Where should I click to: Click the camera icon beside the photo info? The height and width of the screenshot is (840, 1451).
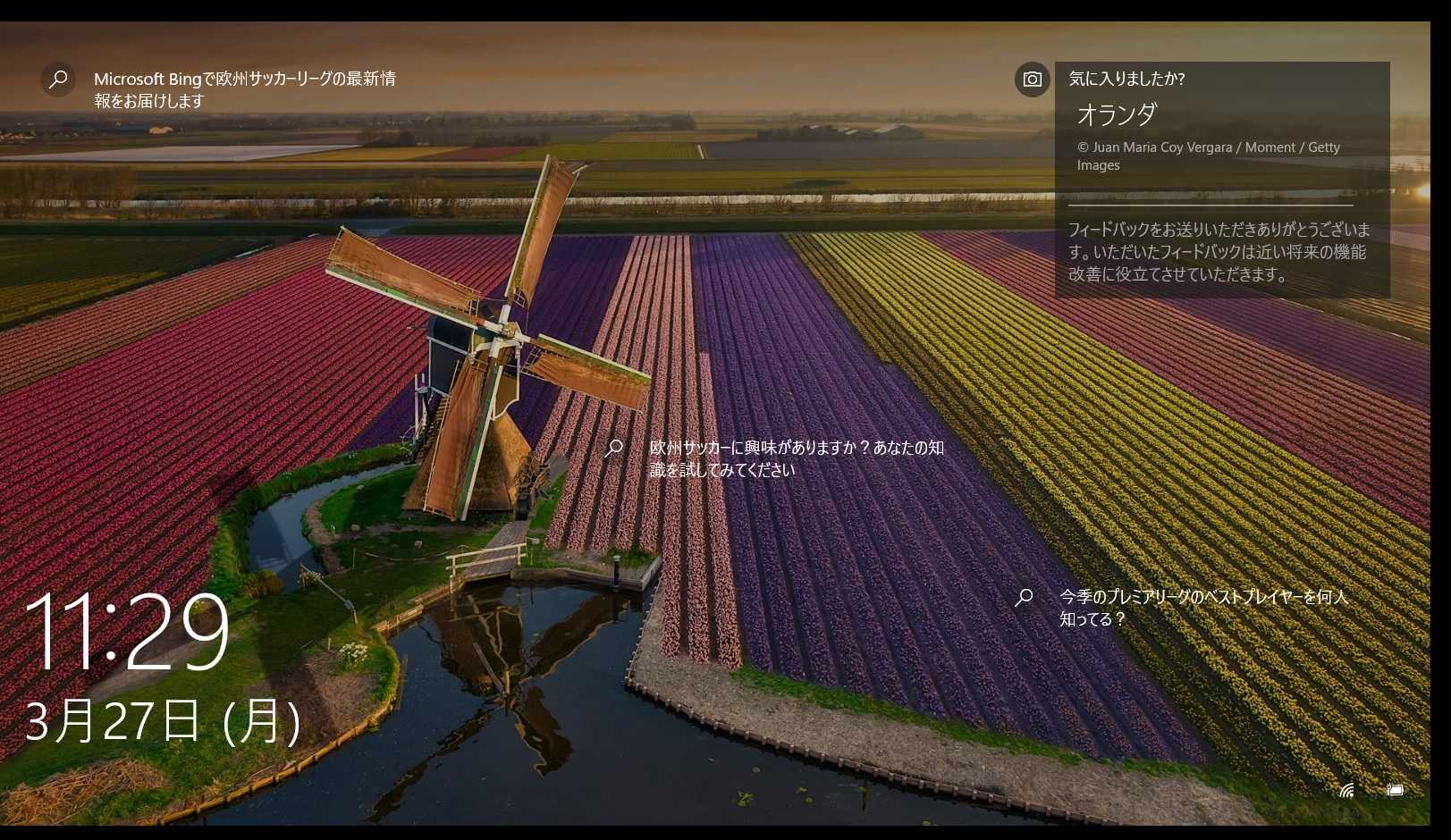(x=1032, y=80)
